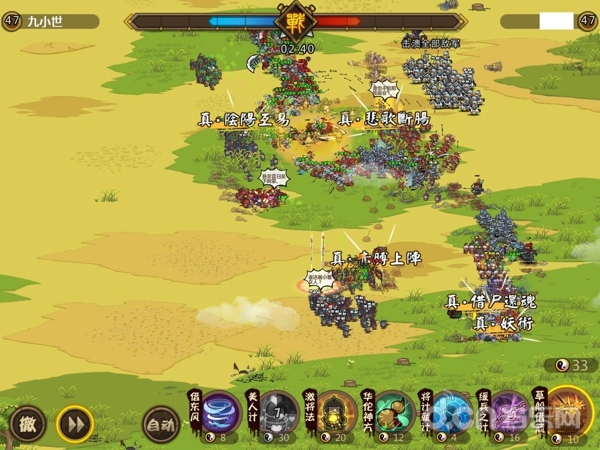
Task: Cast the 借东风 whirlwind skill
Action: [220, 415]
